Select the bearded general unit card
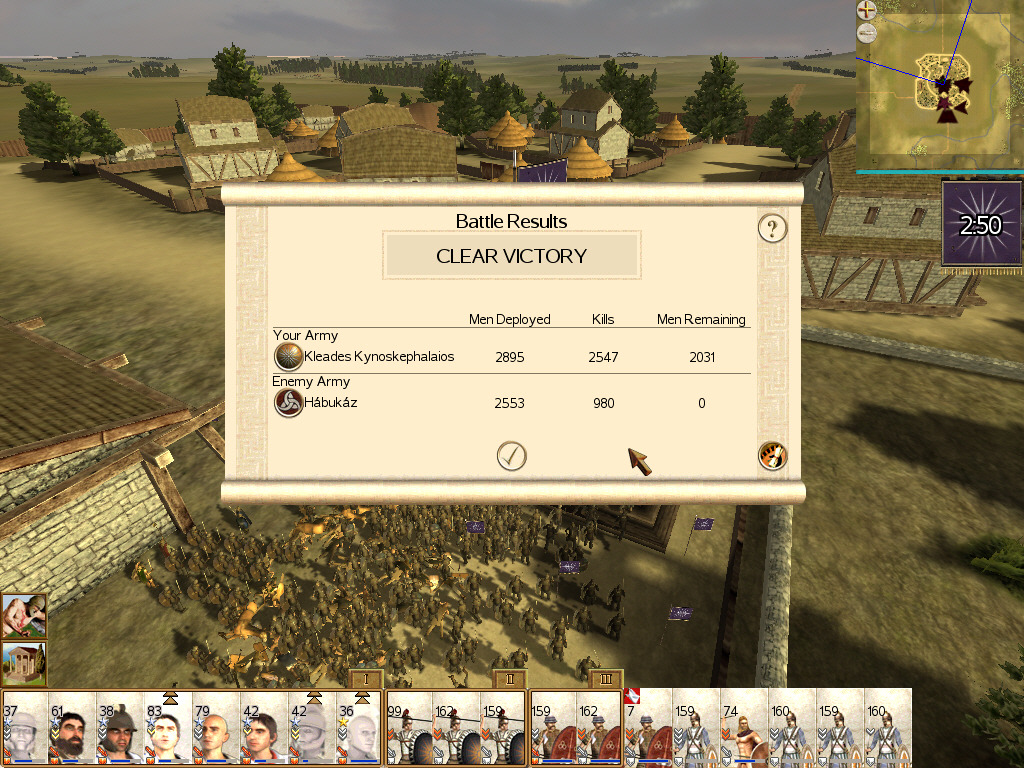The image size is (1024, 768). 72,728
